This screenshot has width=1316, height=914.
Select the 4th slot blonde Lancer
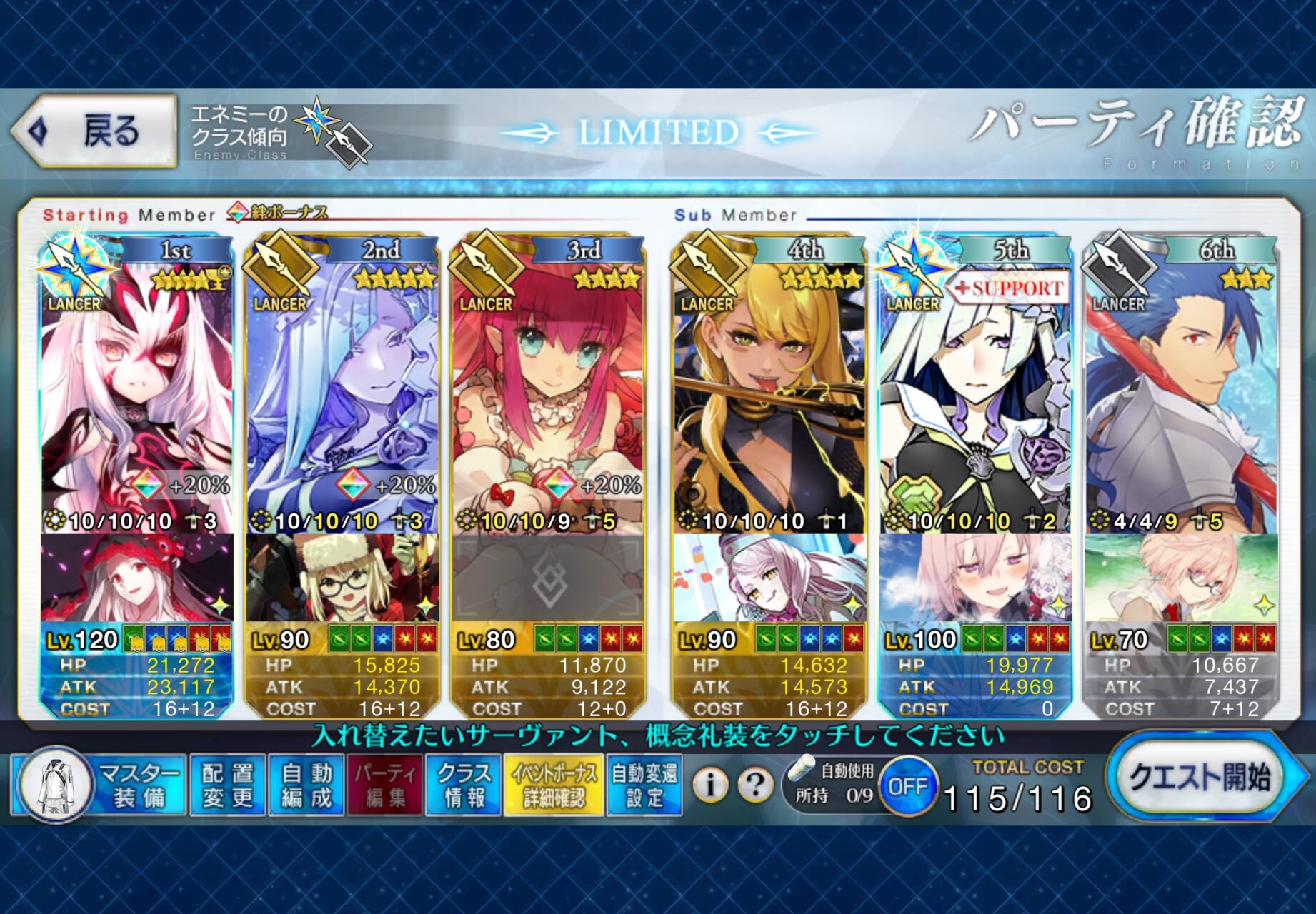pyautogui.click(x=769, y=386)
